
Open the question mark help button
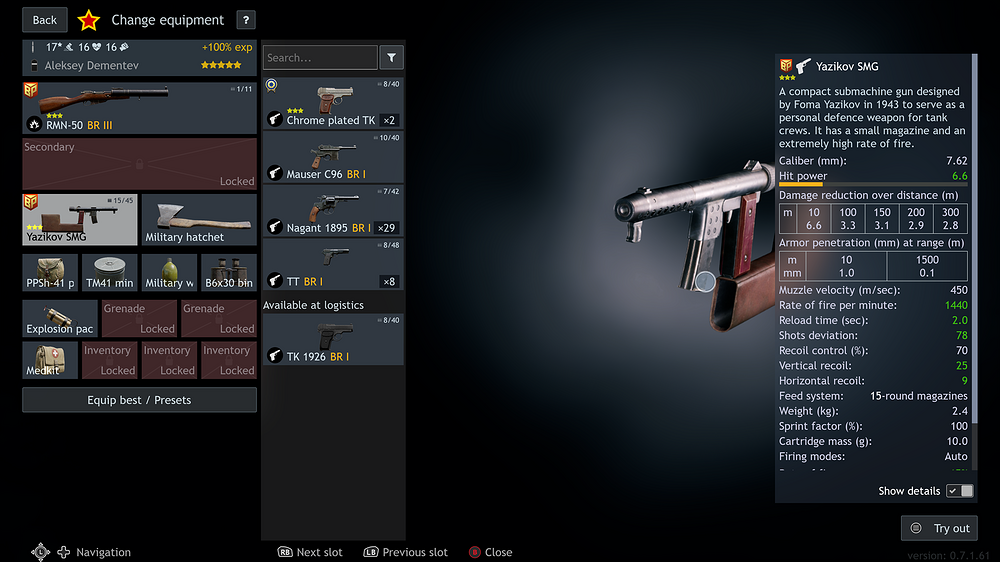[246, 20]
